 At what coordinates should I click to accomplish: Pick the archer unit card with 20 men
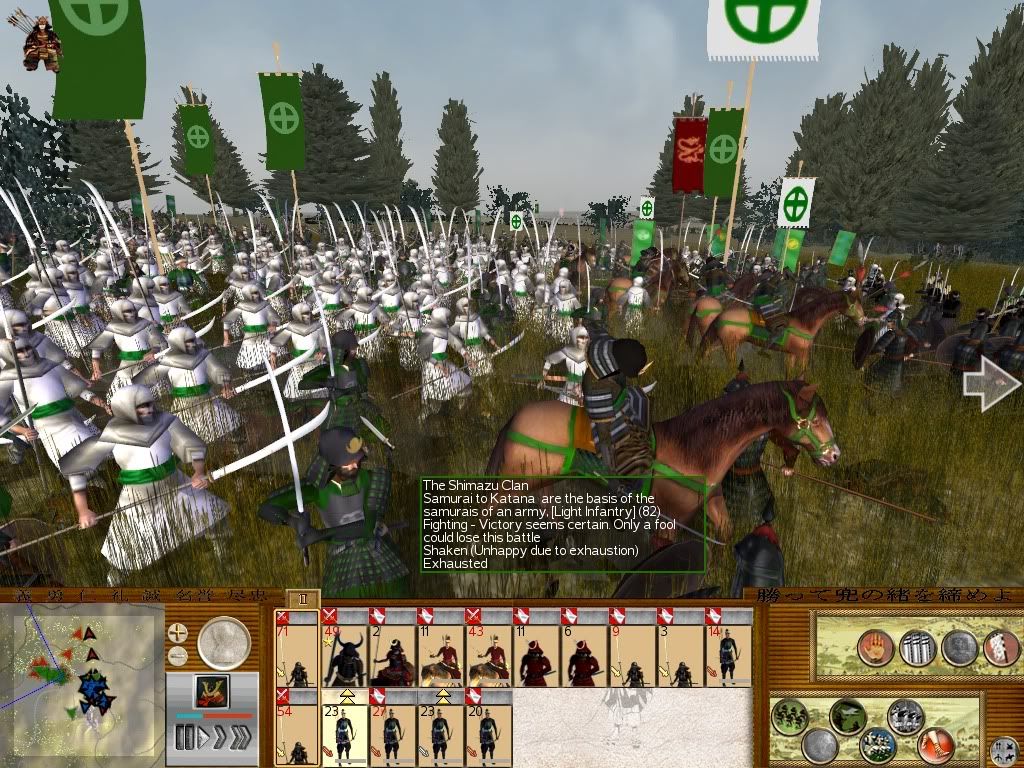[x=488, y=726]
